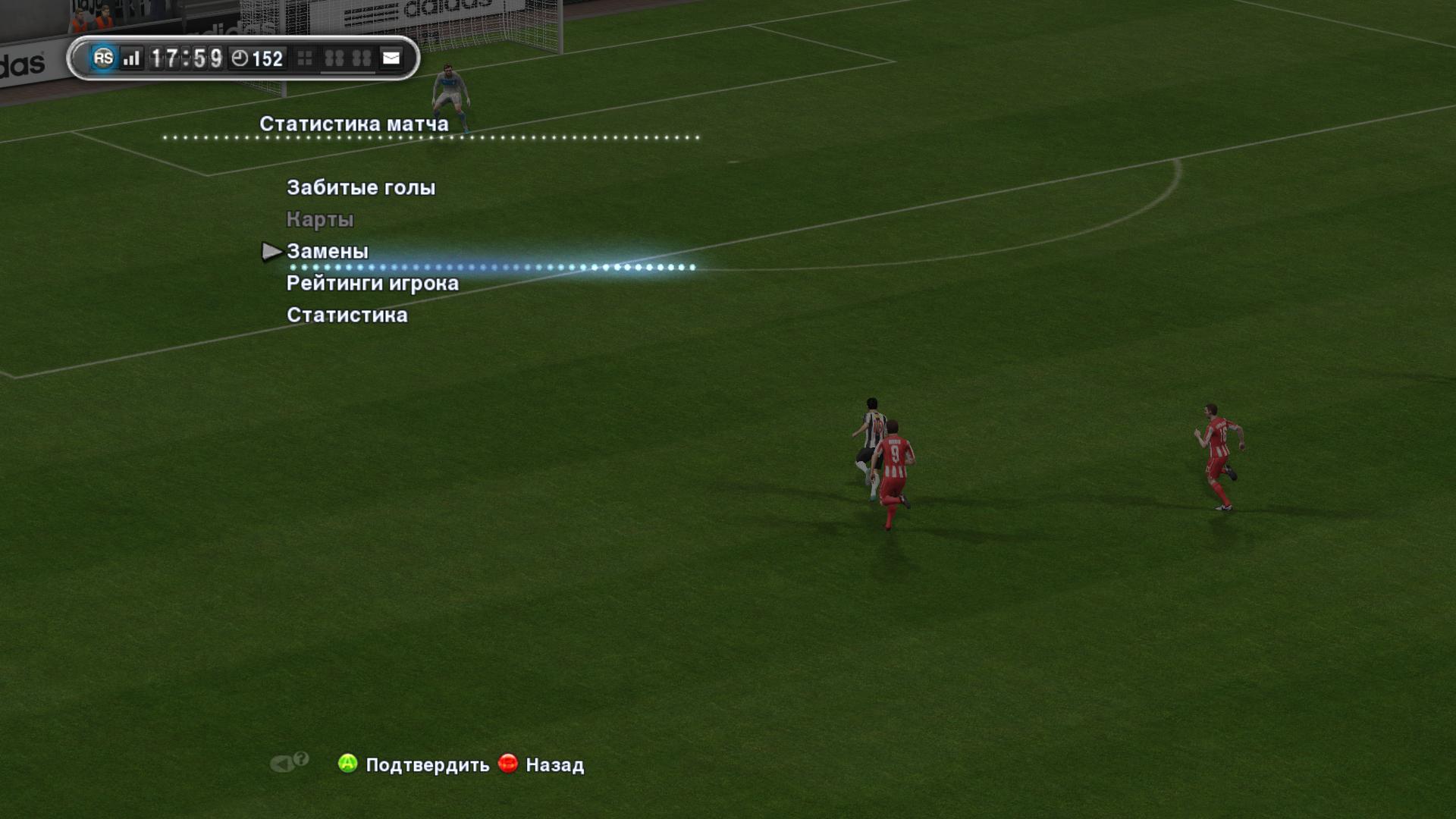Show the Статистика entry
This screenshot has width=1456, height=819.
pos(347,315)
